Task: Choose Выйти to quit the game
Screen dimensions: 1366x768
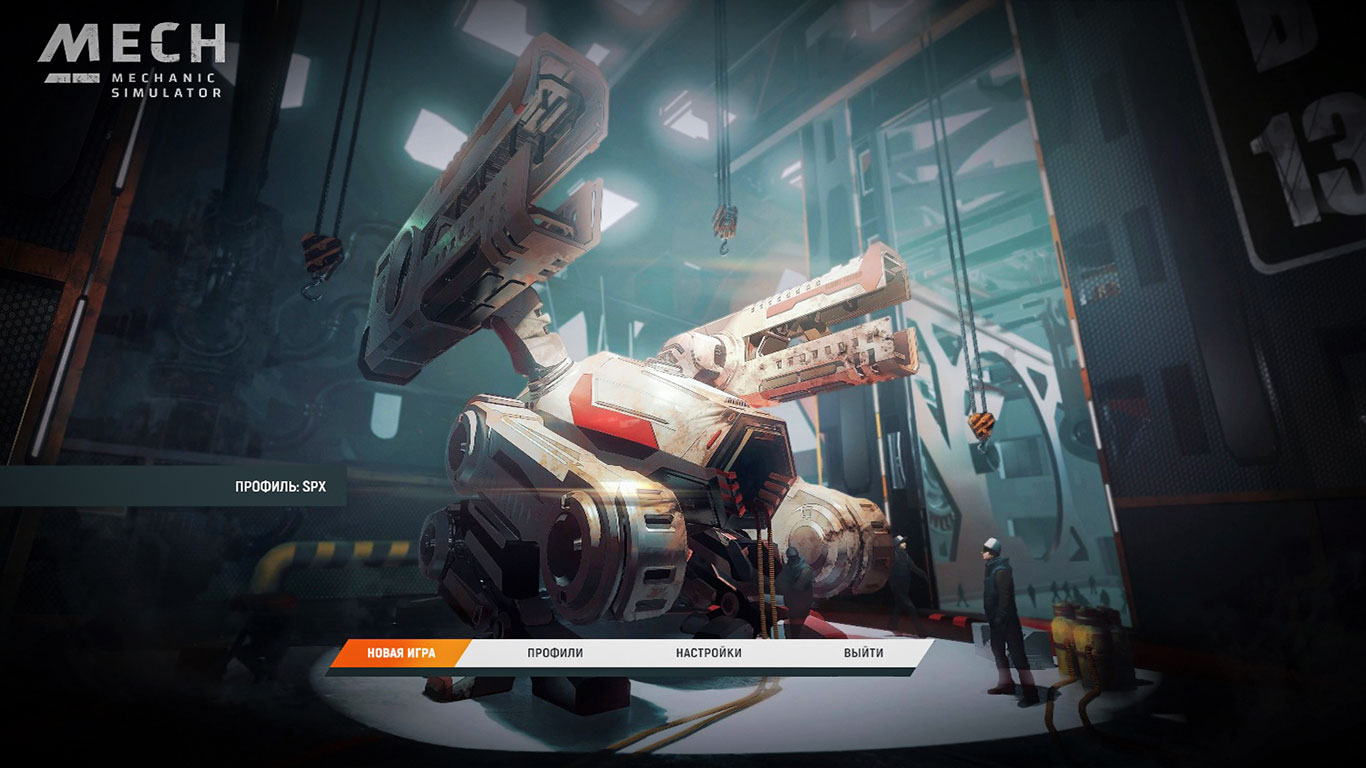Action: pos(863,653)
